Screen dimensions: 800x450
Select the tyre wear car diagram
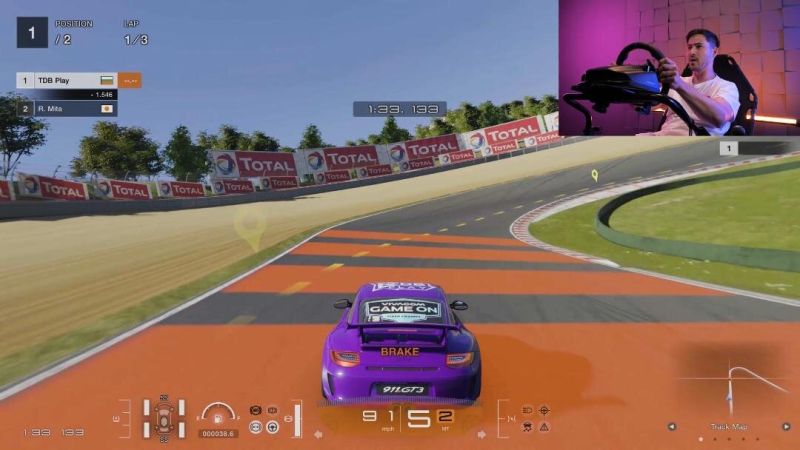tap(163, 418)
